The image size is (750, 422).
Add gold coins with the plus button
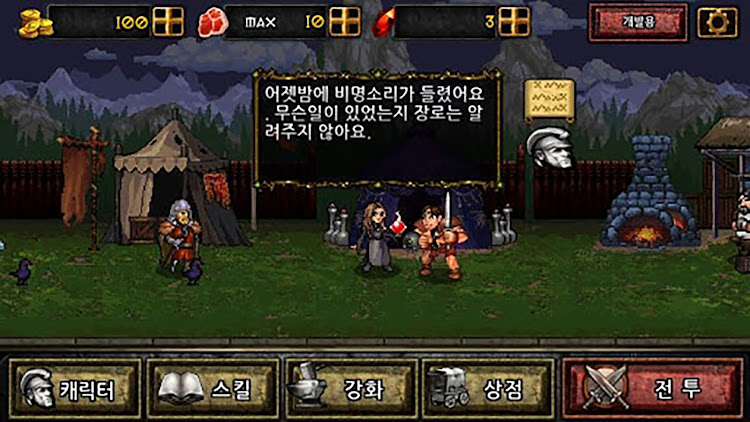coord(168,21)
